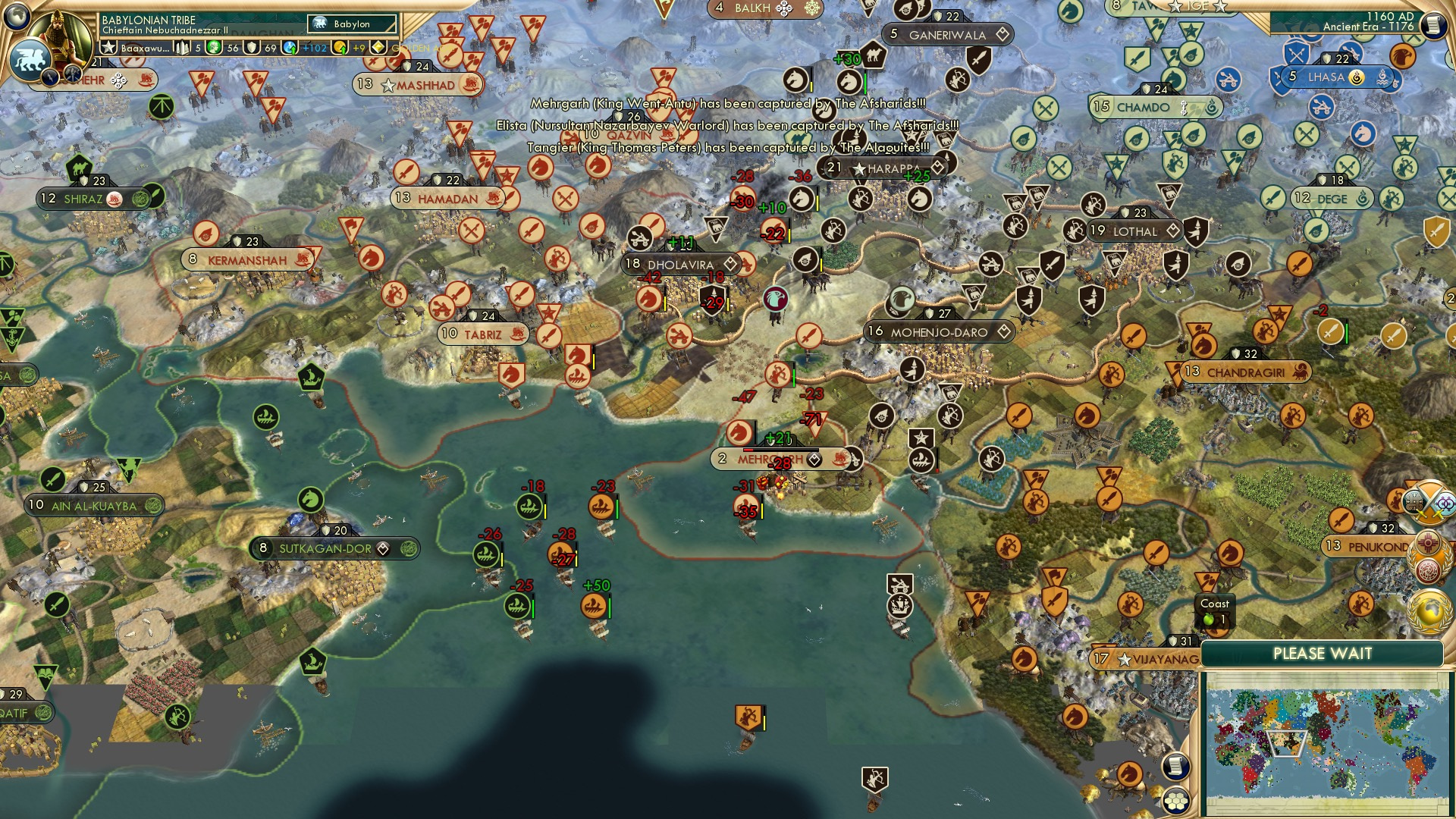This screenshot has height=819, width=1456.
Task: Click the happiness face icon showing 56
Action: (215, 49)
